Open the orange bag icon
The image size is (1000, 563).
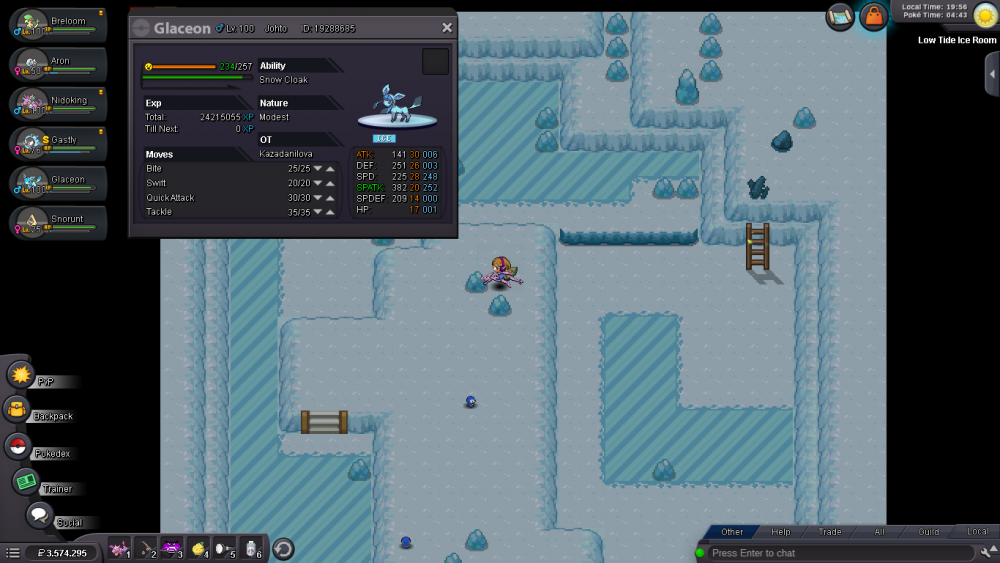[x=873, y=16]
